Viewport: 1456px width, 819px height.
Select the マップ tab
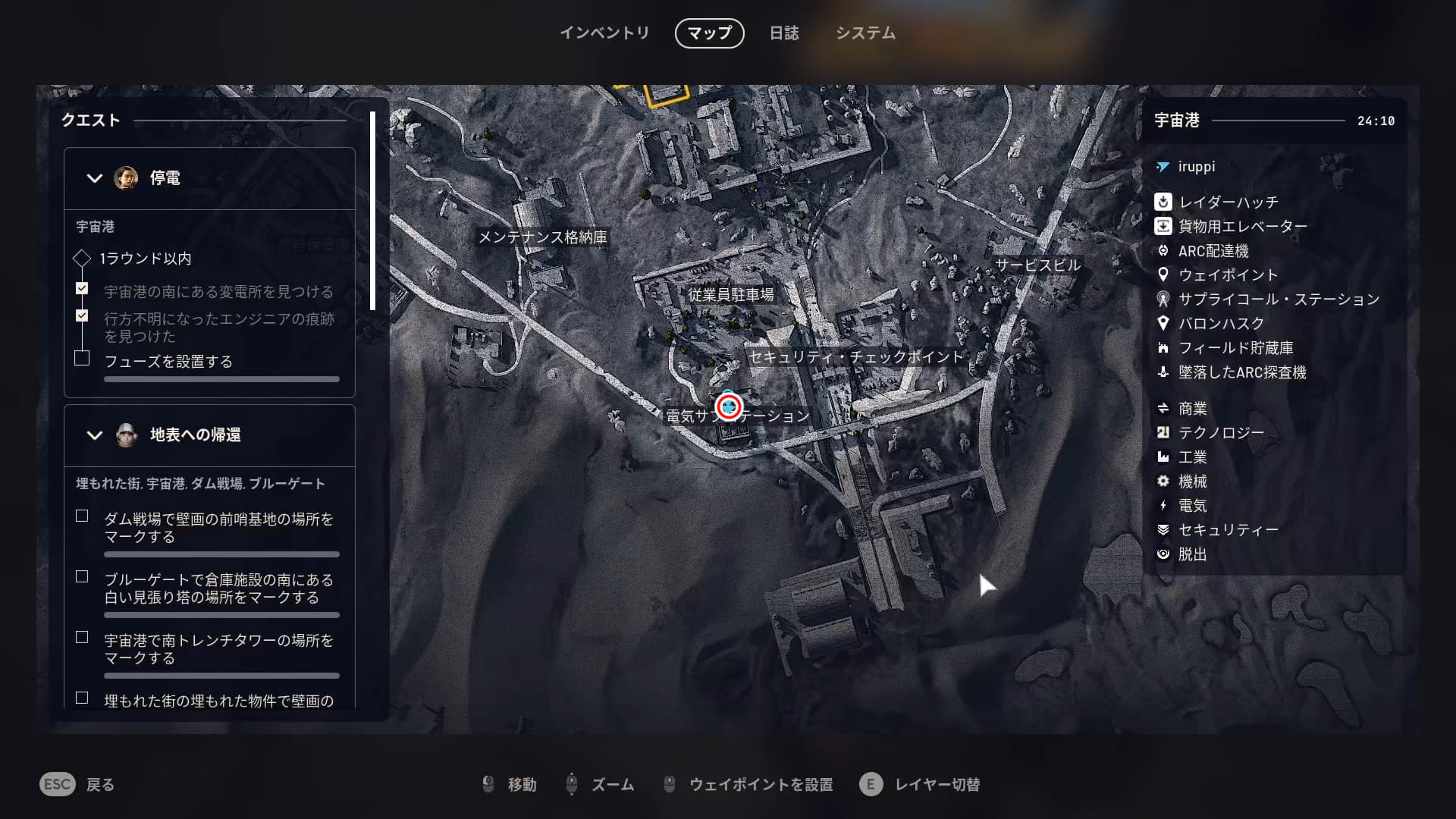[x=709, y=33]
